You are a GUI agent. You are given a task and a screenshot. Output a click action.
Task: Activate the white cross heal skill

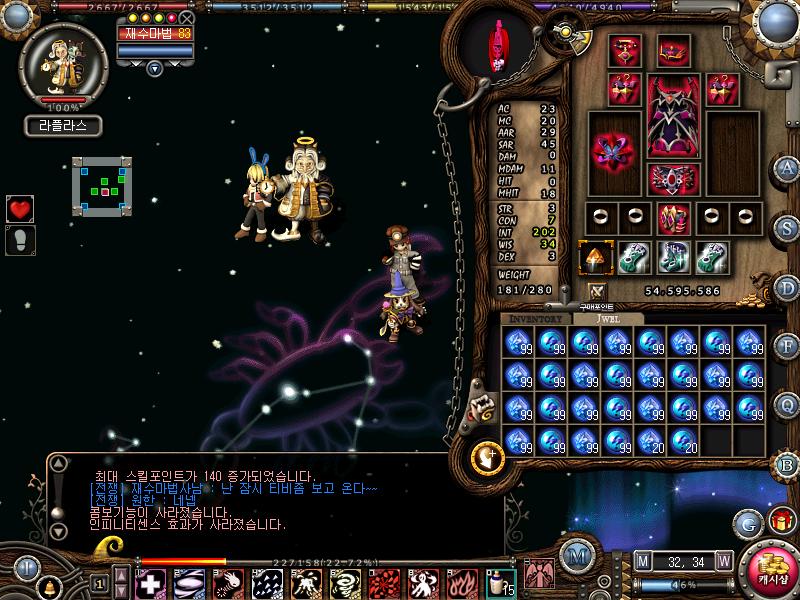151,583
